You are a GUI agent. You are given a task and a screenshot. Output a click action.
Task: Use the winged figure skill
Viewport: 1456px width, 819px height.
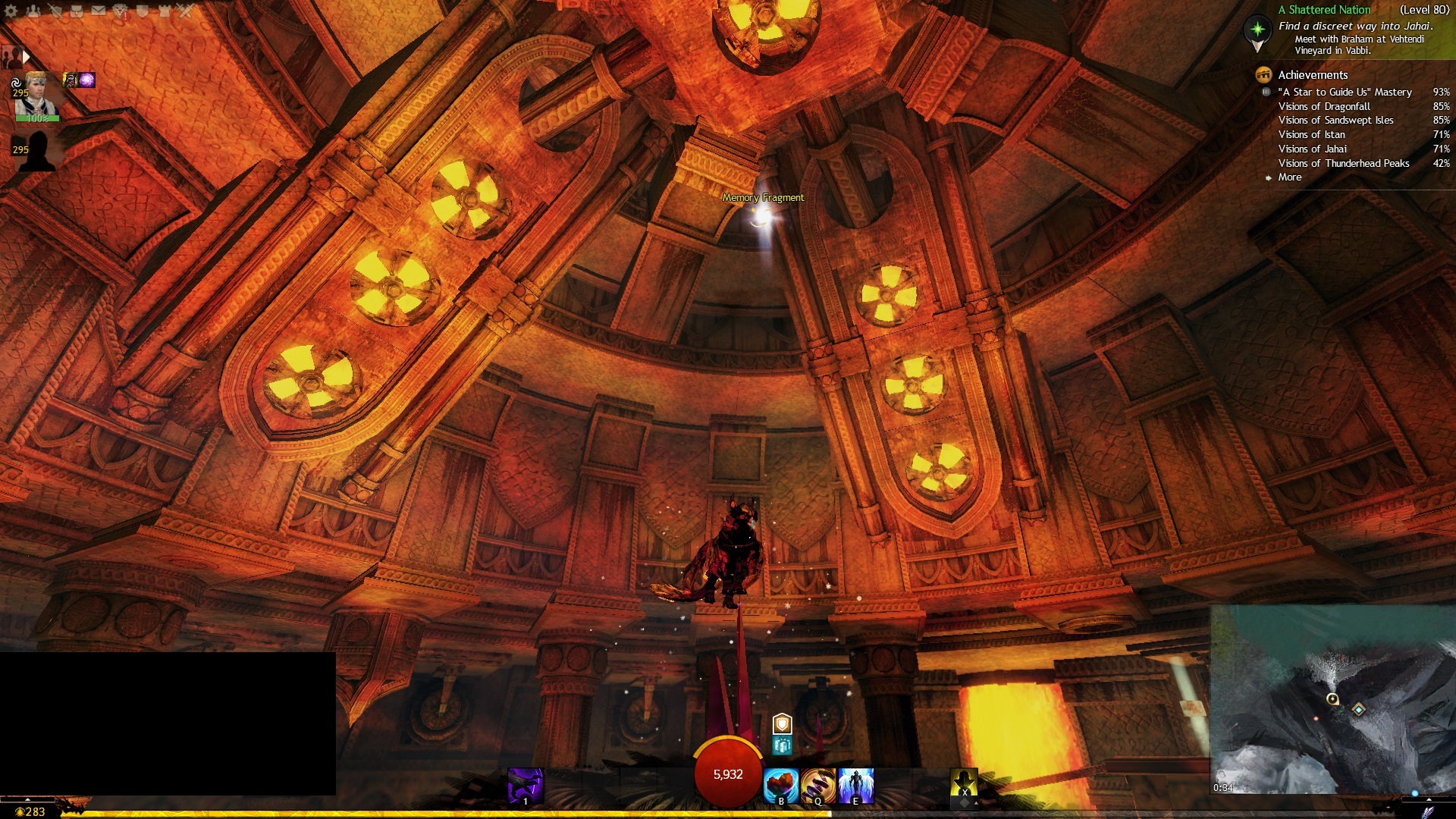[856, 785]
